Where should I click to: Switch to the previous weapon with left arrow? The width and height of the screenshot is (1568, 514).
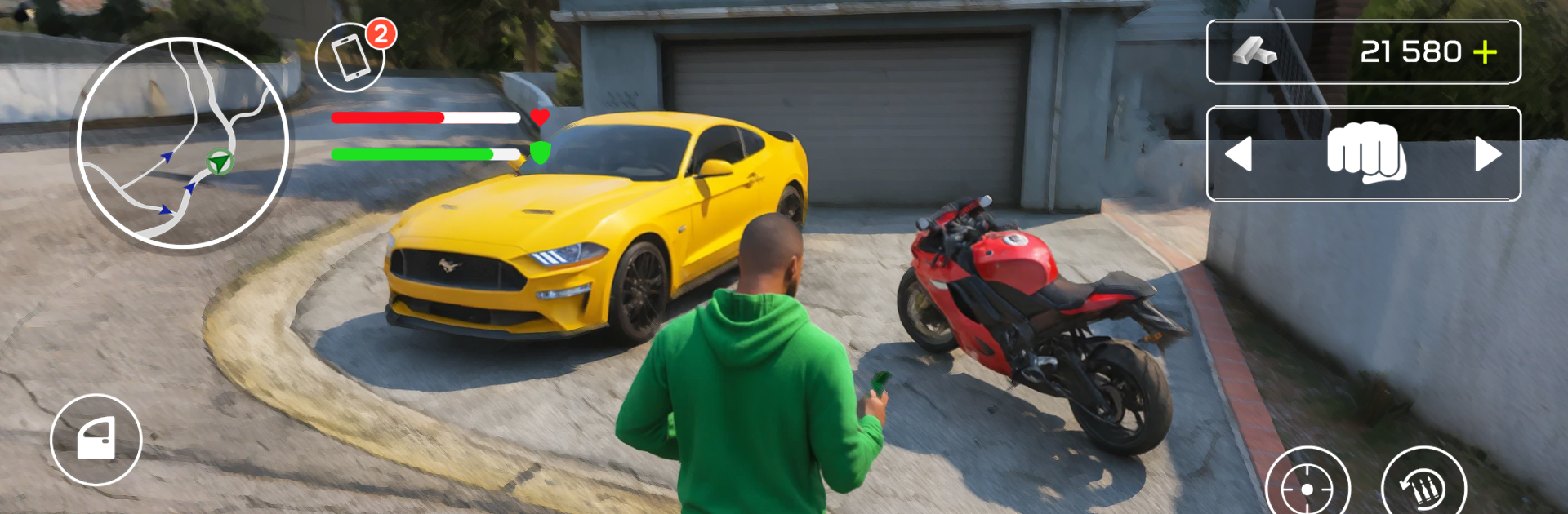pos(1238,154)
